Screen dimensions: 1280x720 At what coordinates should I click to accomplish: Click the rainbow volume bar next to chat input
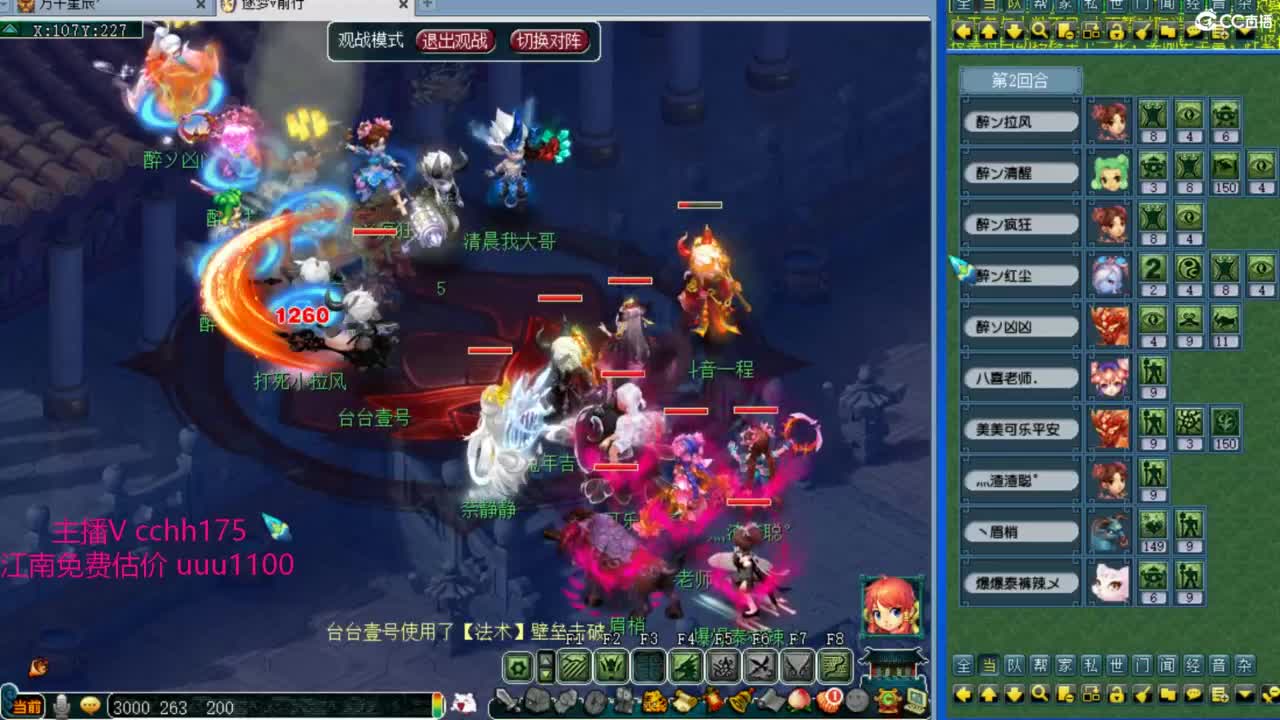click(x=437, y=706)
